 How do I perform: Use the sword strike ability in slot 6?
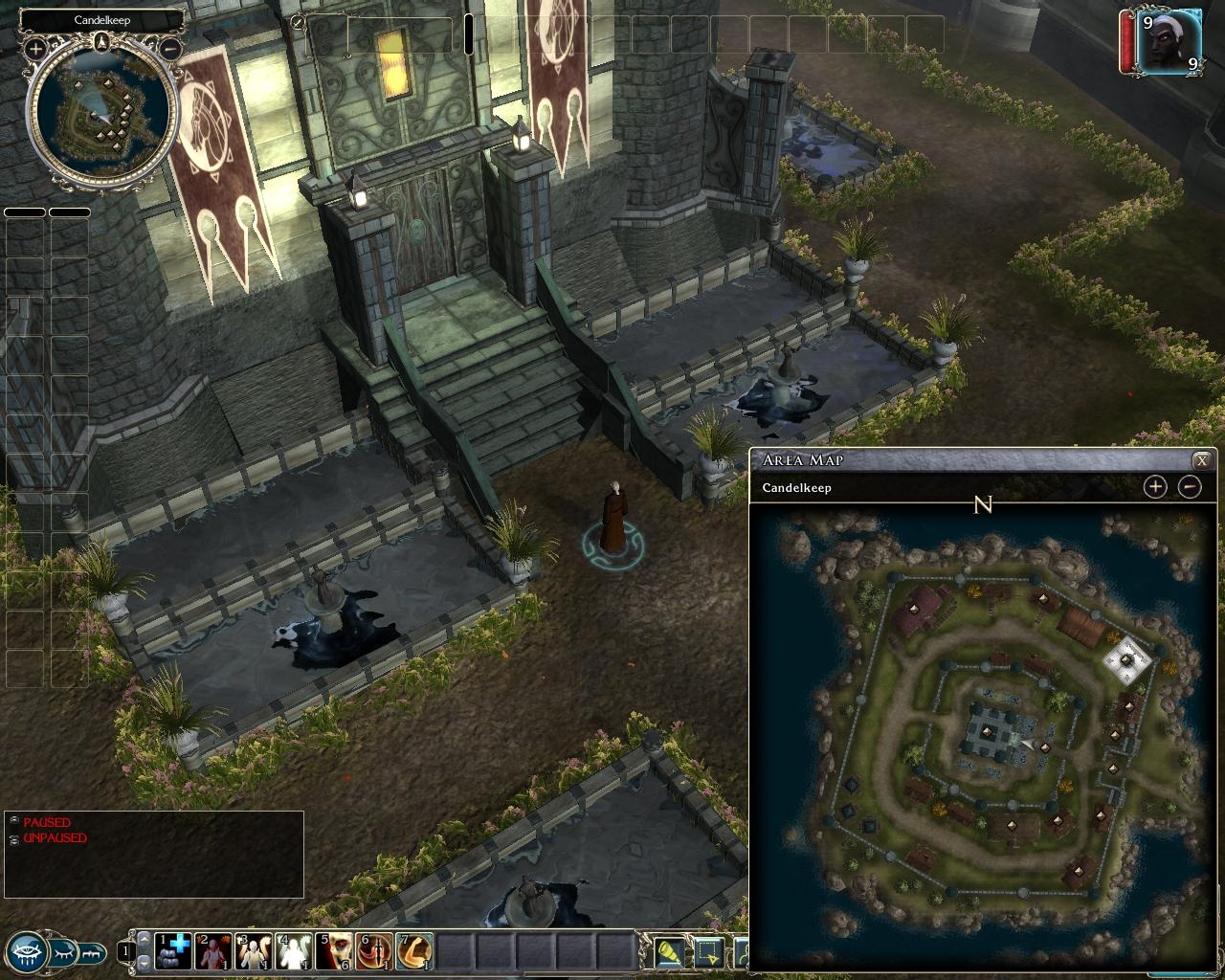tap(374, 951)
